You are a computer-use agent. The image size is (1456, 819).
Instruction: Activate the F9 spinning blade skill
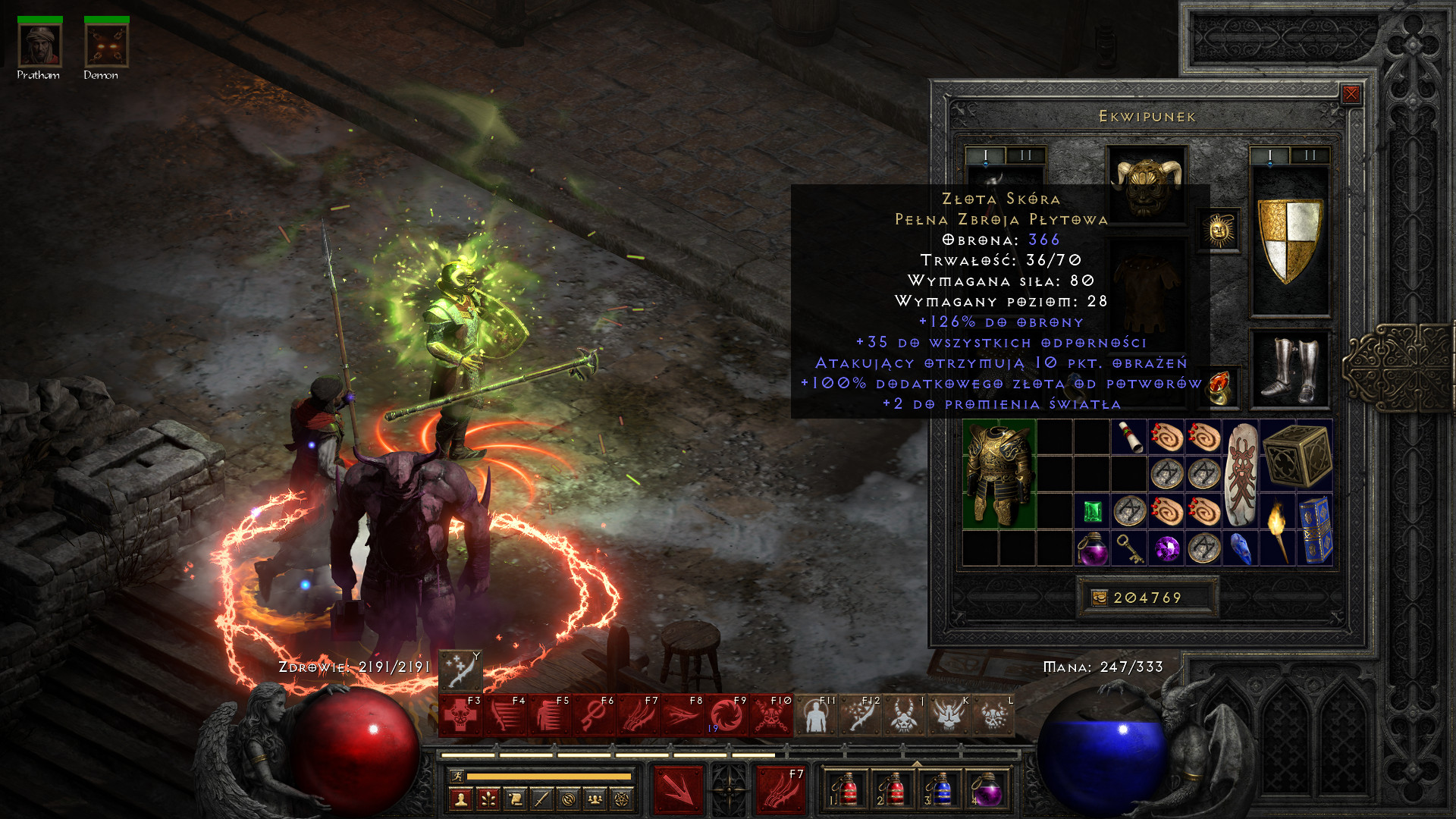(726, 716)
